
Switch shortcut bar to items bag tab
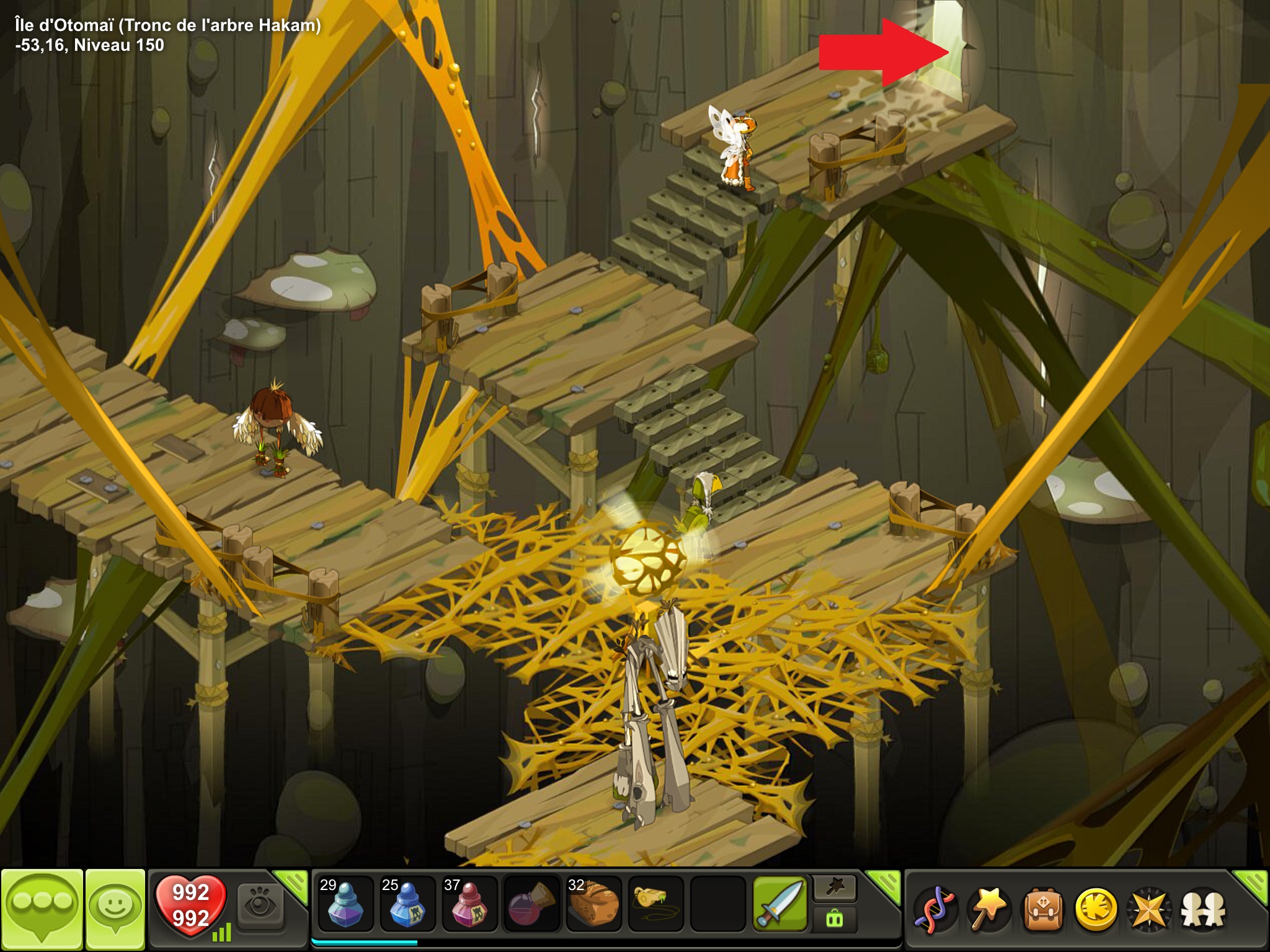point(835,919)
